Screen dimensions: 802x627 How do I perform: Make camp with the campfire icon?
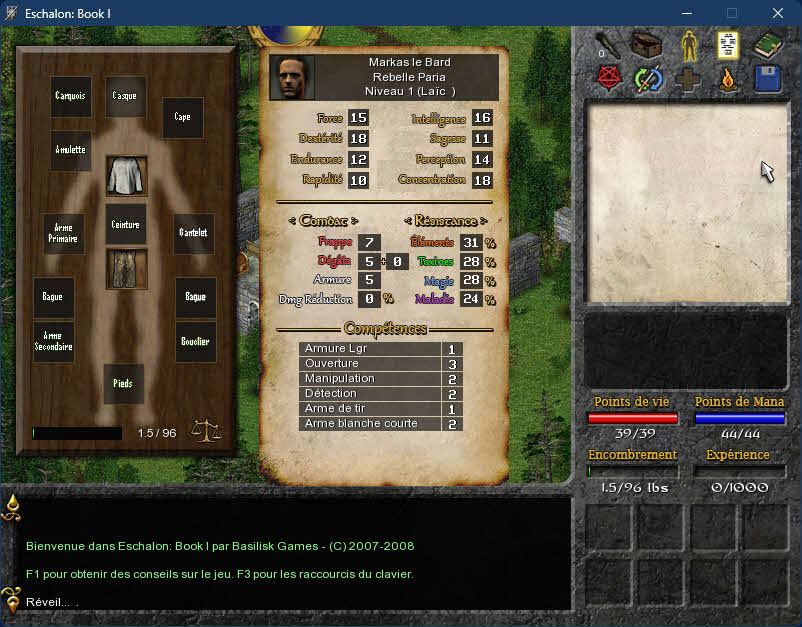click(x=729, y=79)
